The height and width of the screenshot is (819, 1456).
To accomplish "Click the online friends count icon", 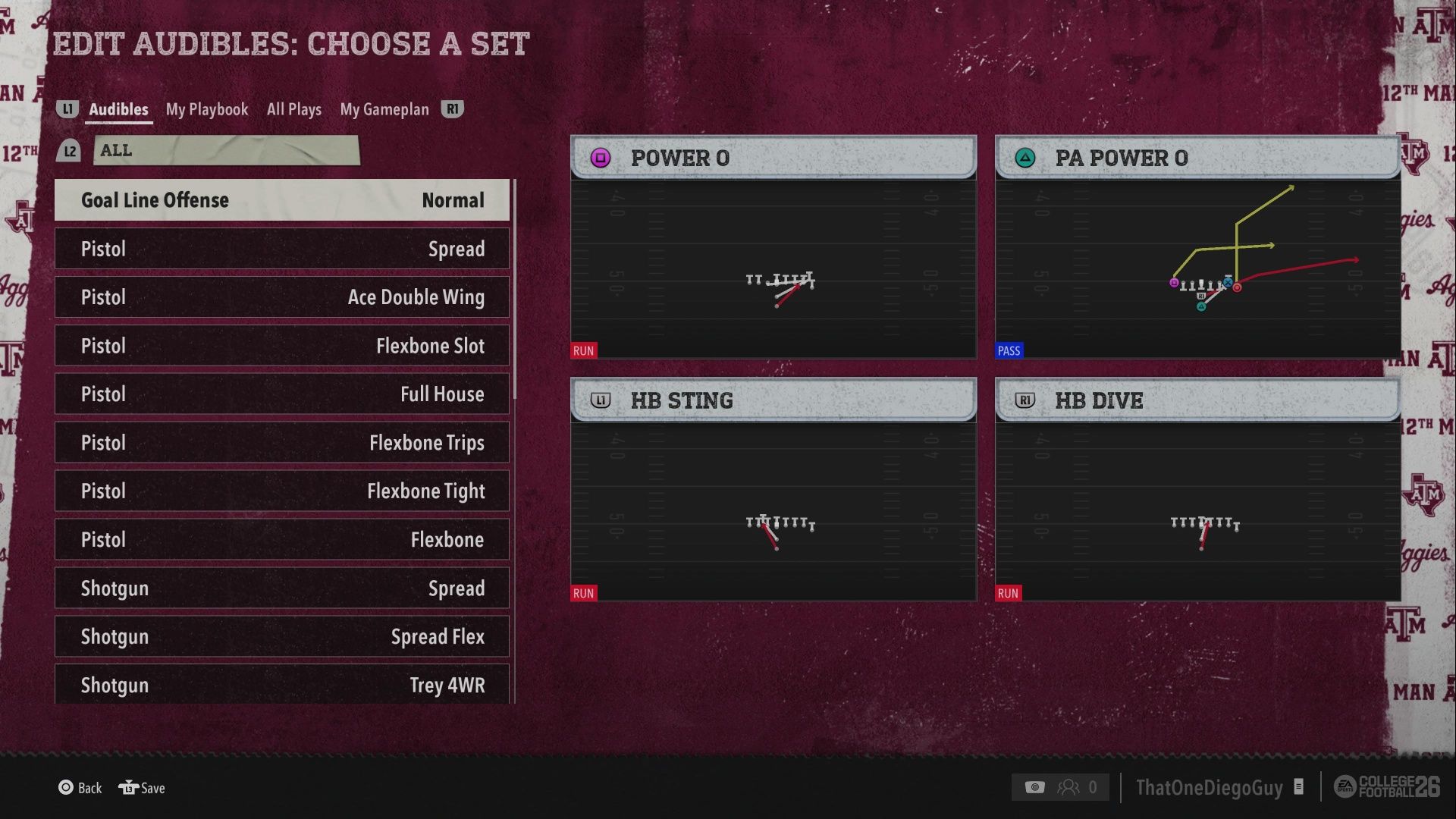I will [1071, 786].
